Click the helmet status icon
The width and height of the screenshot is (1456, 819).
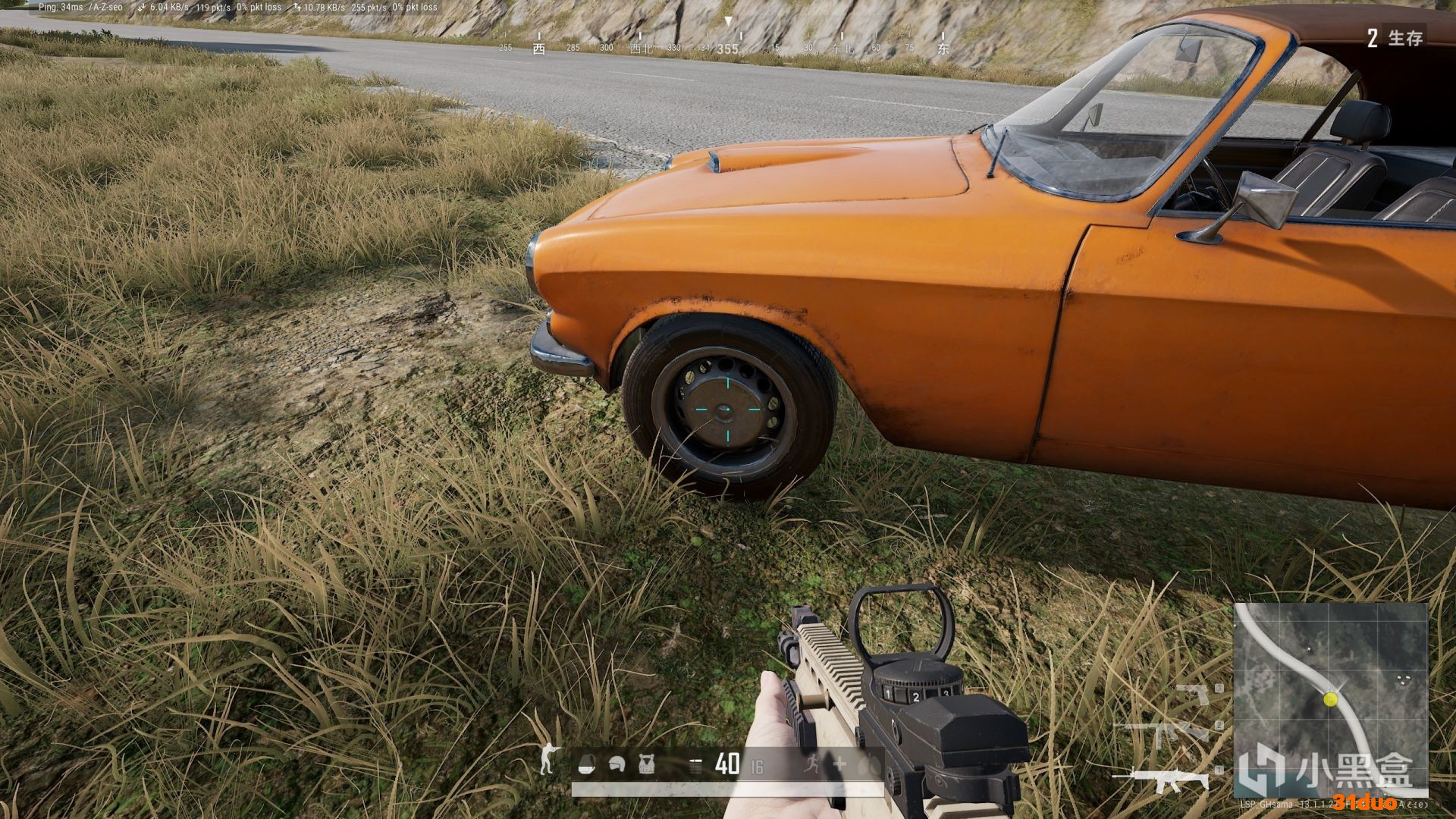click(x=616, y=765)
